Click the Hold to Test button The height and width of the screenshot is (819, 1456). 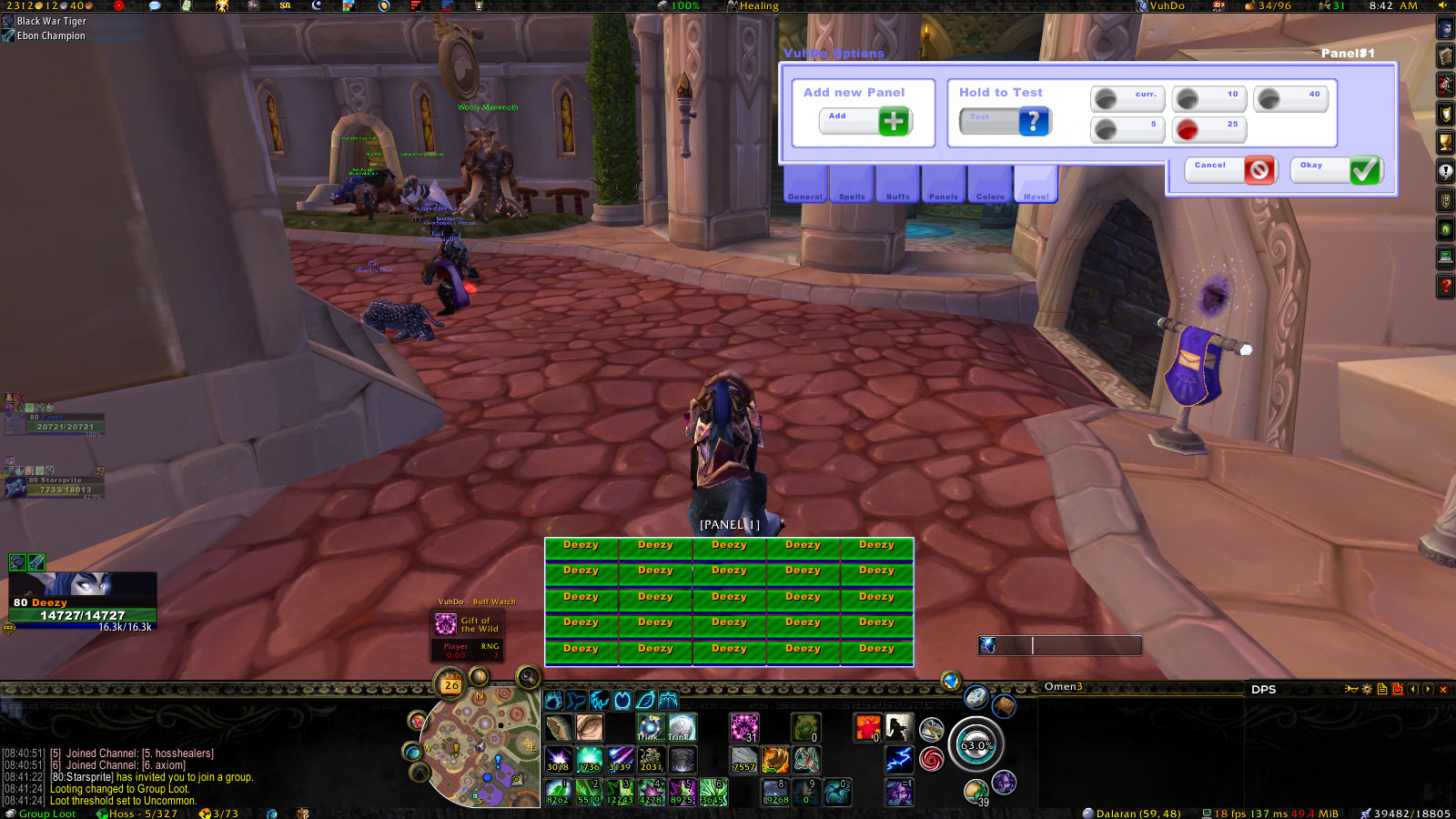[1032, 121]
